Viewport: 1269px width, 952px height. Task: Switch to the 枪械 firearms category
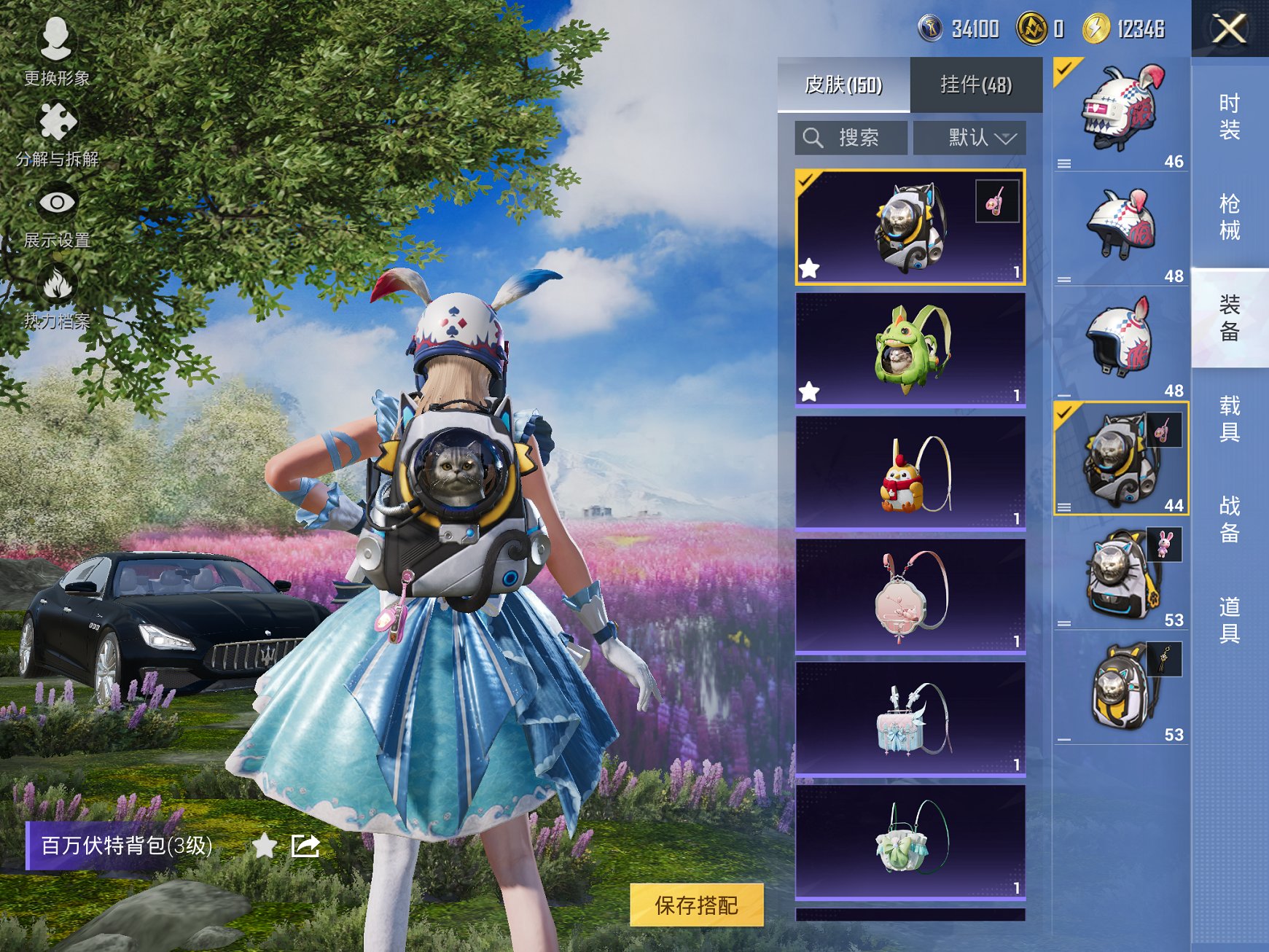pos(1229,216)
